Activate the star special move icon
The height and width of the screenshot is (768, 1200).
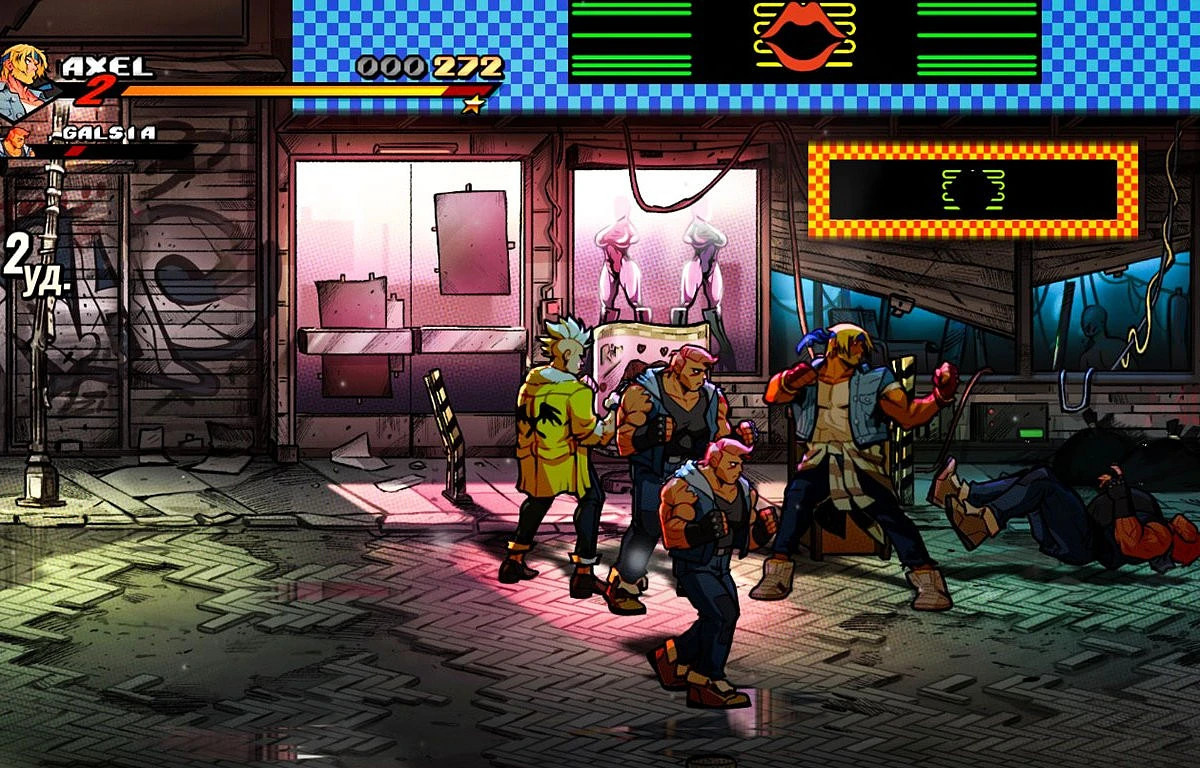[472, 104]
